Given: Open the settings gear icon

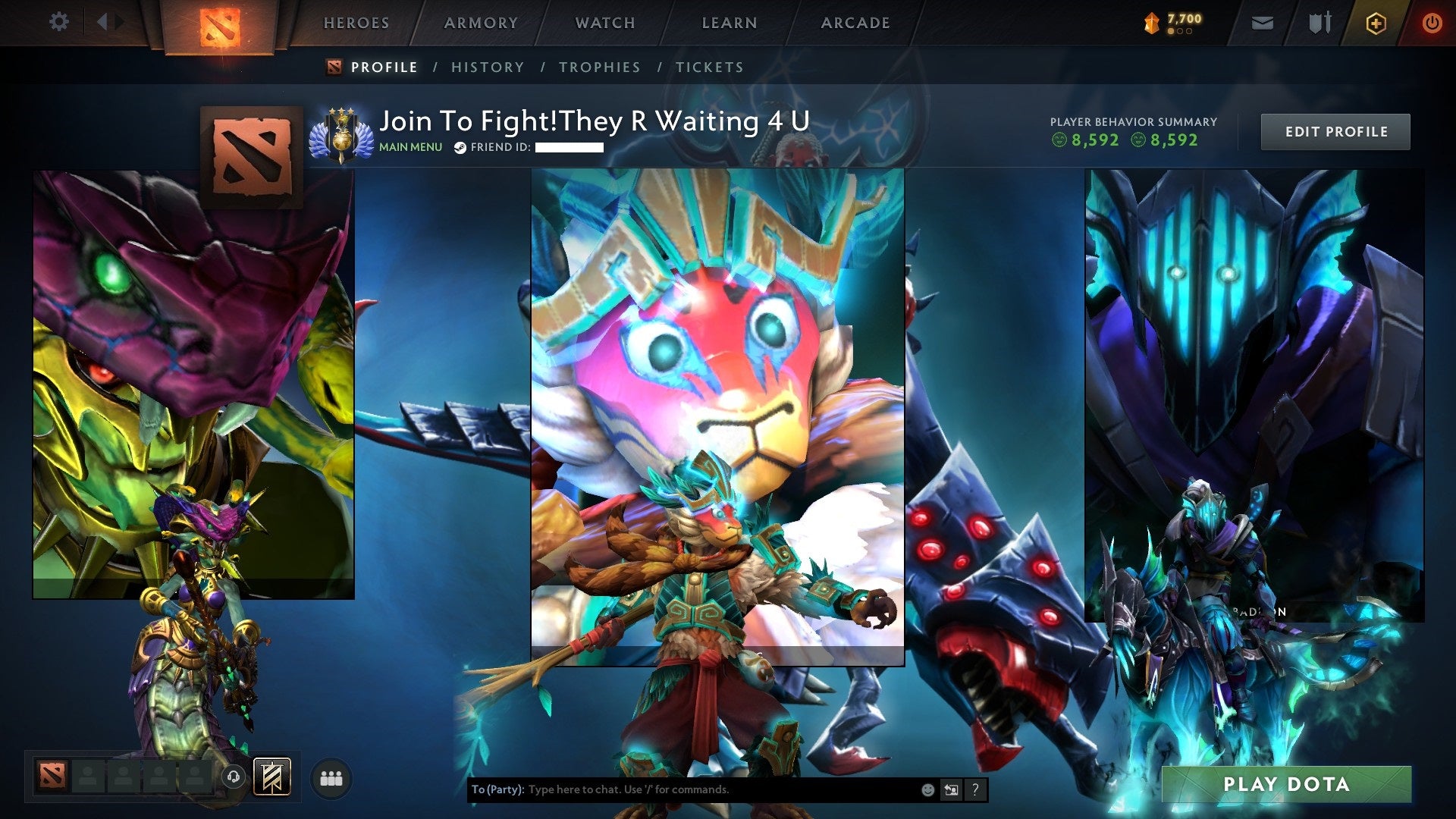Looking at the screenshot, I should (x=58, y=22).
